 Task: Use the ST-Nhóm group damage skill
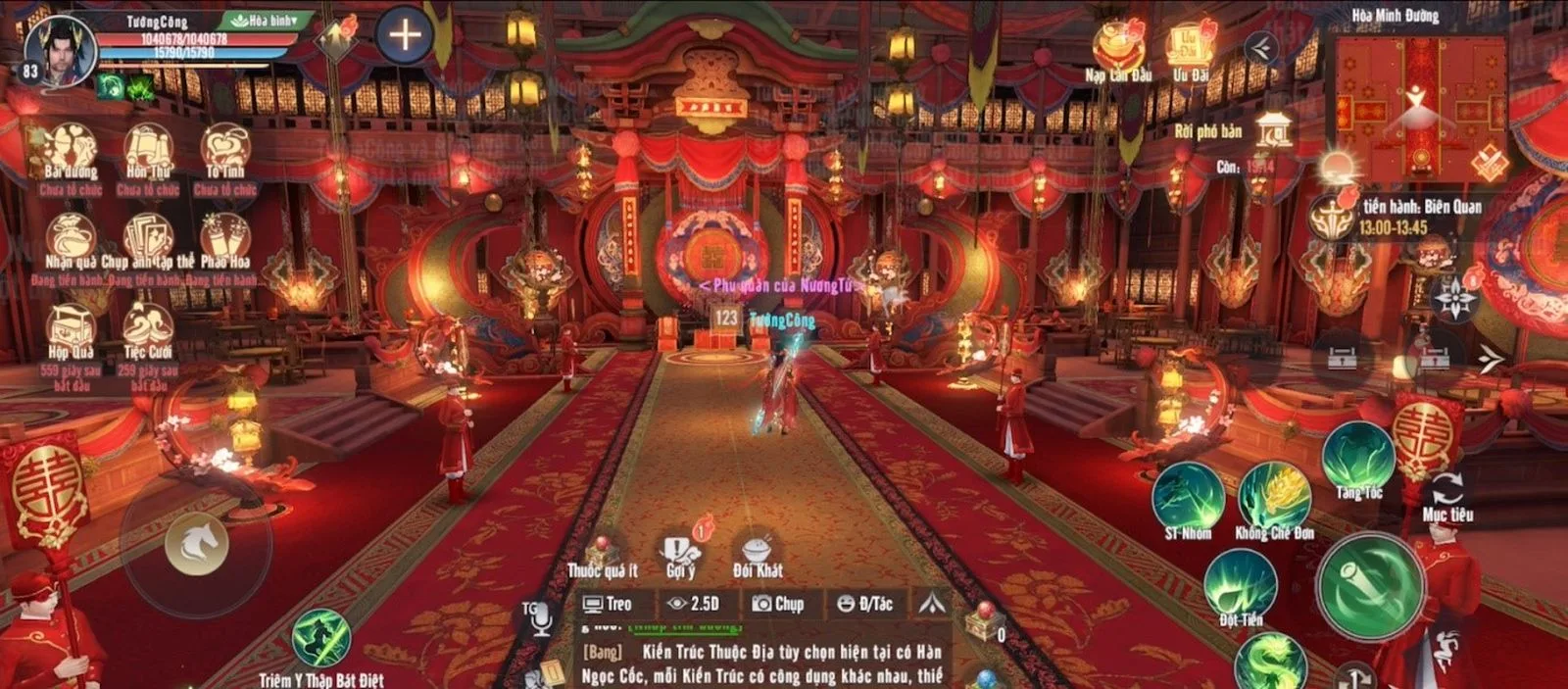1188,497
